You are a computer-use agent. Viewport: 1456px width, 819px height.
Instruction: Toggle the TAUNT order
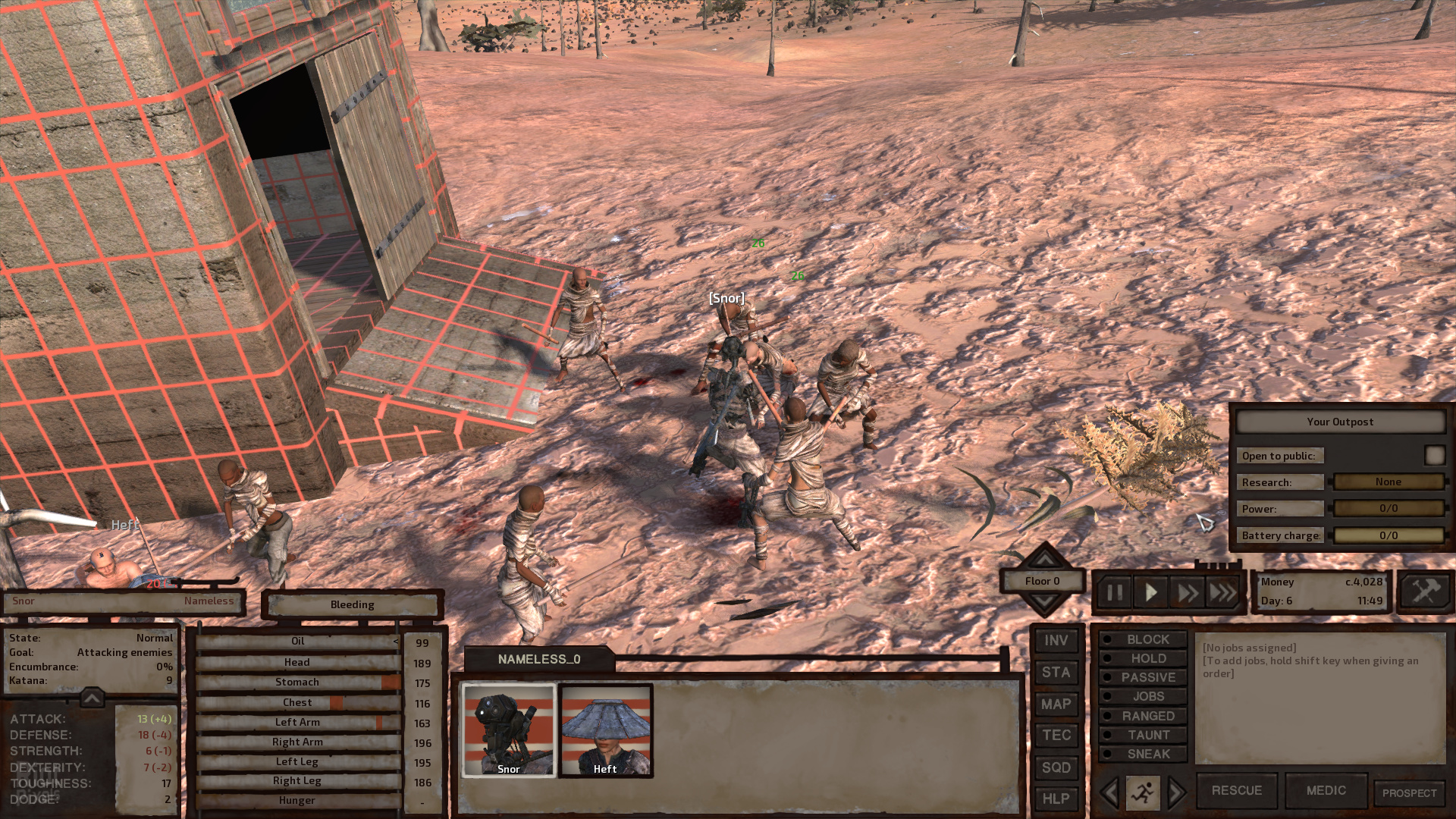coord(1144,736)
